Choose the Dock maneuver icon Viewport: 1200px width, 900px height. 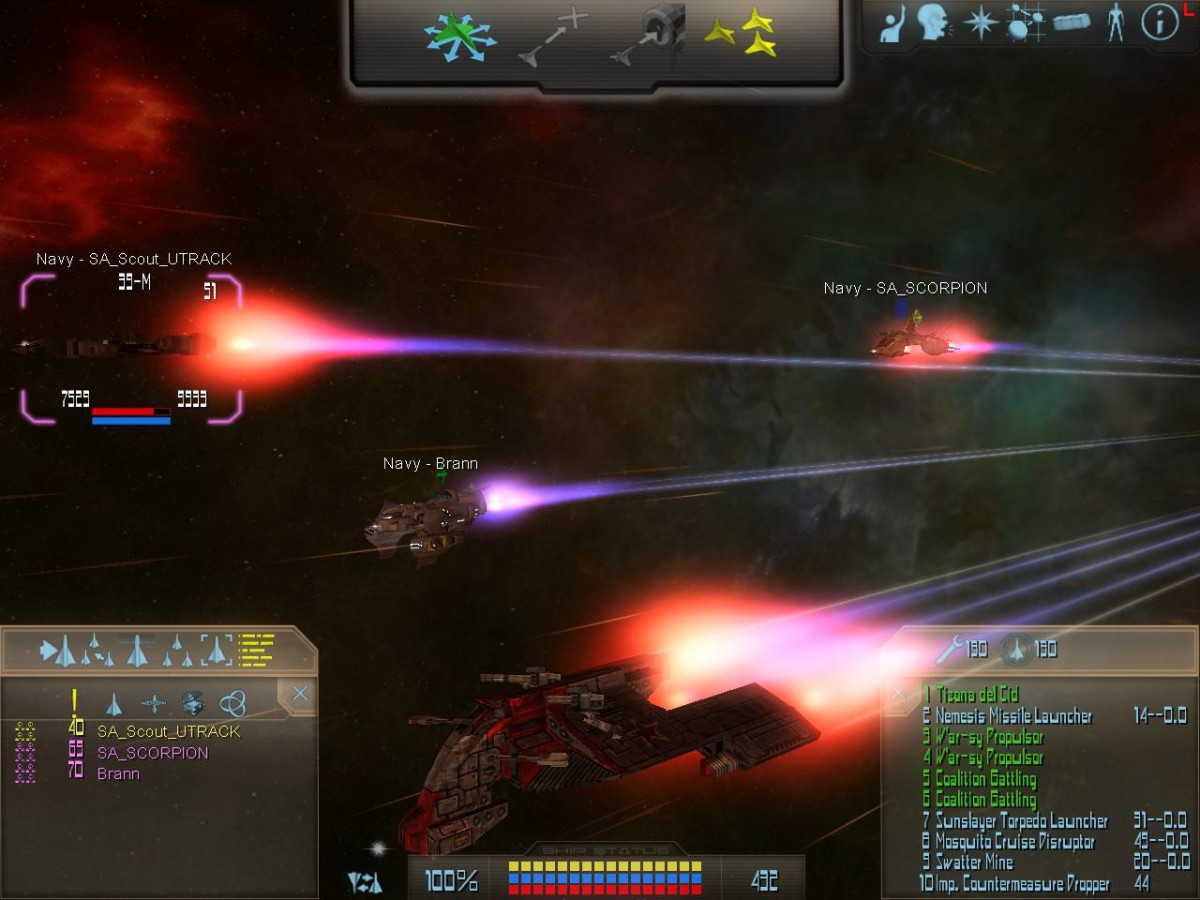pos(648,36)
